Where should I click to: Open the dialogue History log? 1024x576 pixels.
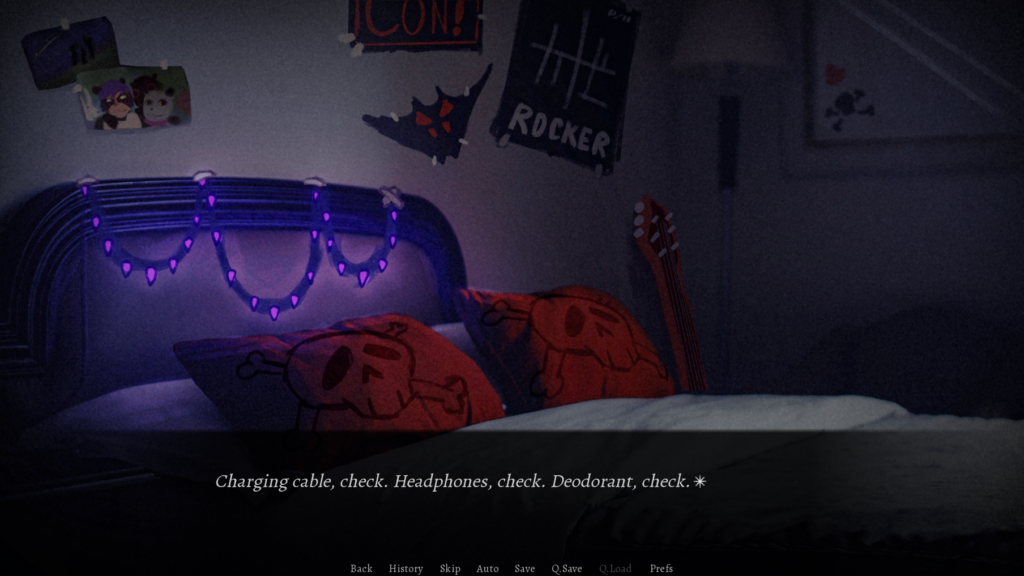pyautogui.click(x=406, y=568)
